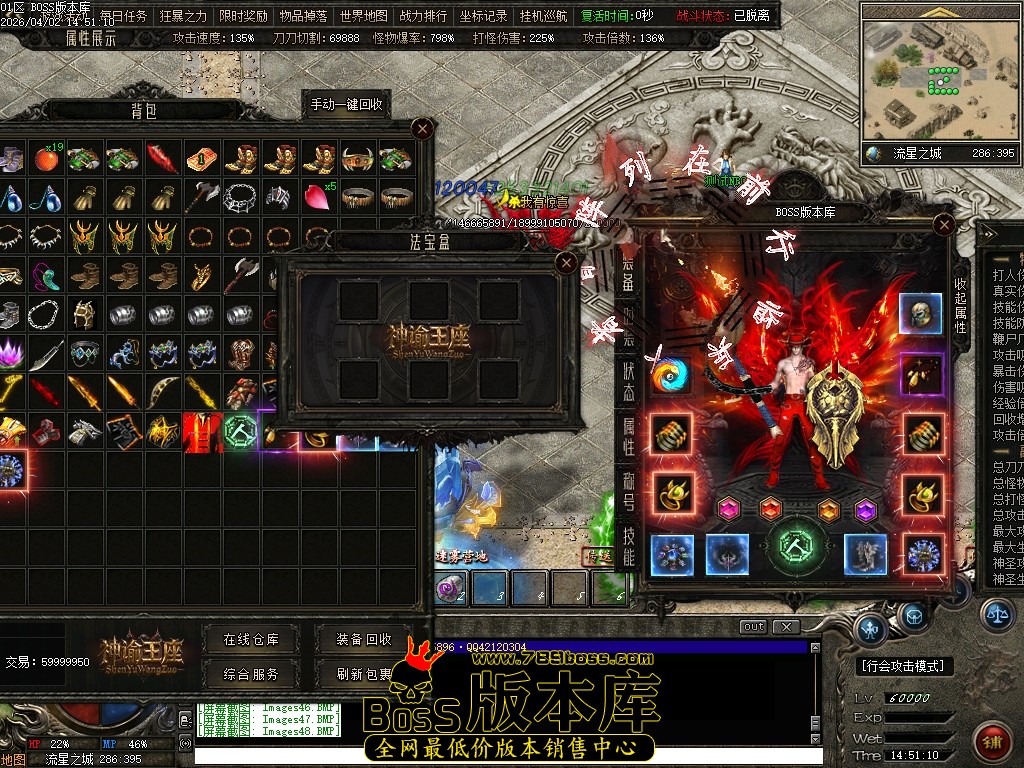The image size is (1024, 768).
Task: Click 手动一键回收 recycle tab
Action: (346, 104)
